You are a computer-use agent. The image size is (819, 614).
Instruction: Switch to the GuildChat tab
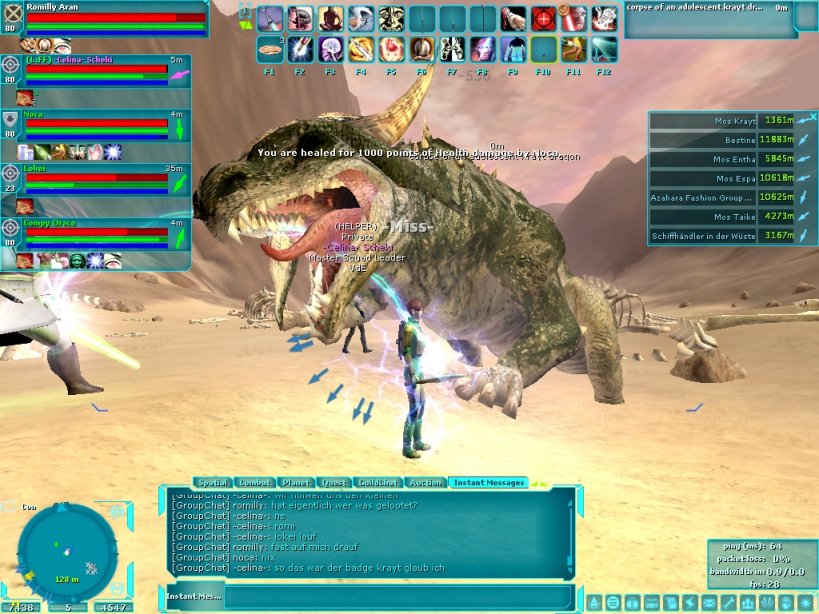378,482
